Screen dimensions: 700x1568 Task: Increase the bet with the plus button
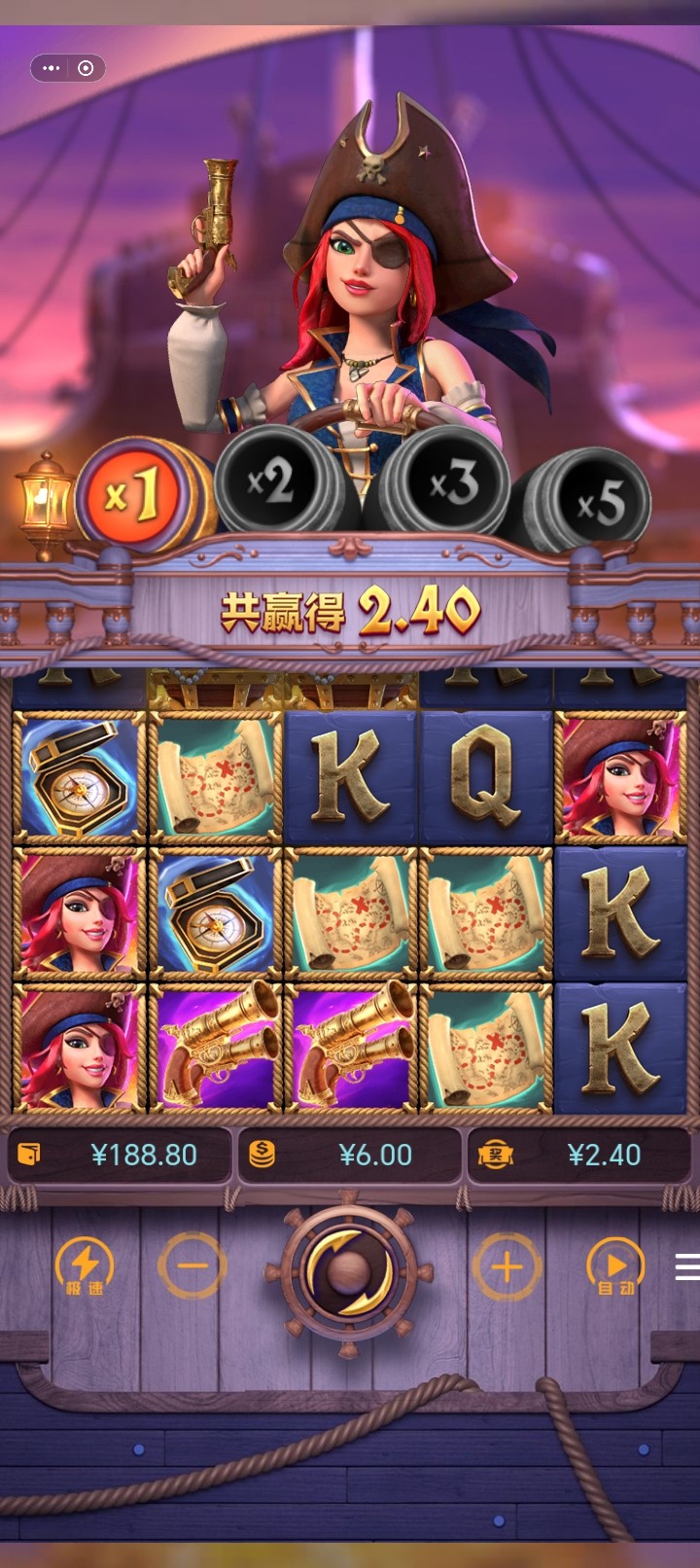tap(506, 1266)
